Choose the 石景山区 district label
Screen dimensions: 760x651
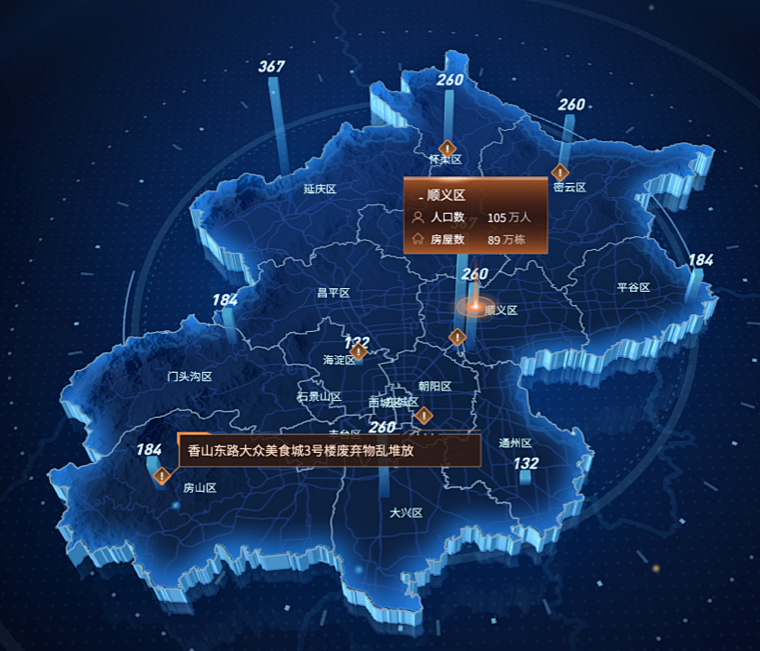(x=319, y=397)
